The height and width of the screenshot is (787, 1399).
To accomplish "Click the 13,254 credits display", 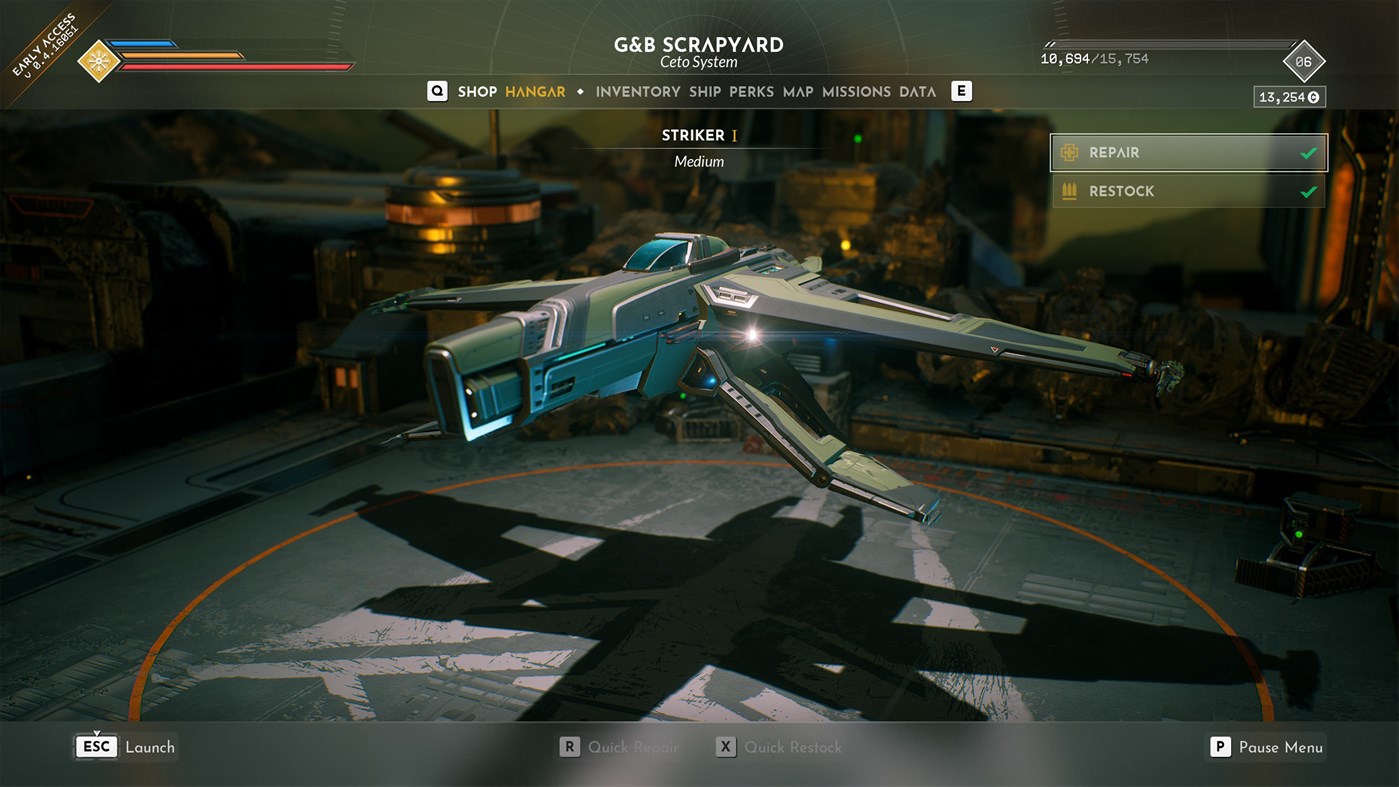I will coord(1288,96).
